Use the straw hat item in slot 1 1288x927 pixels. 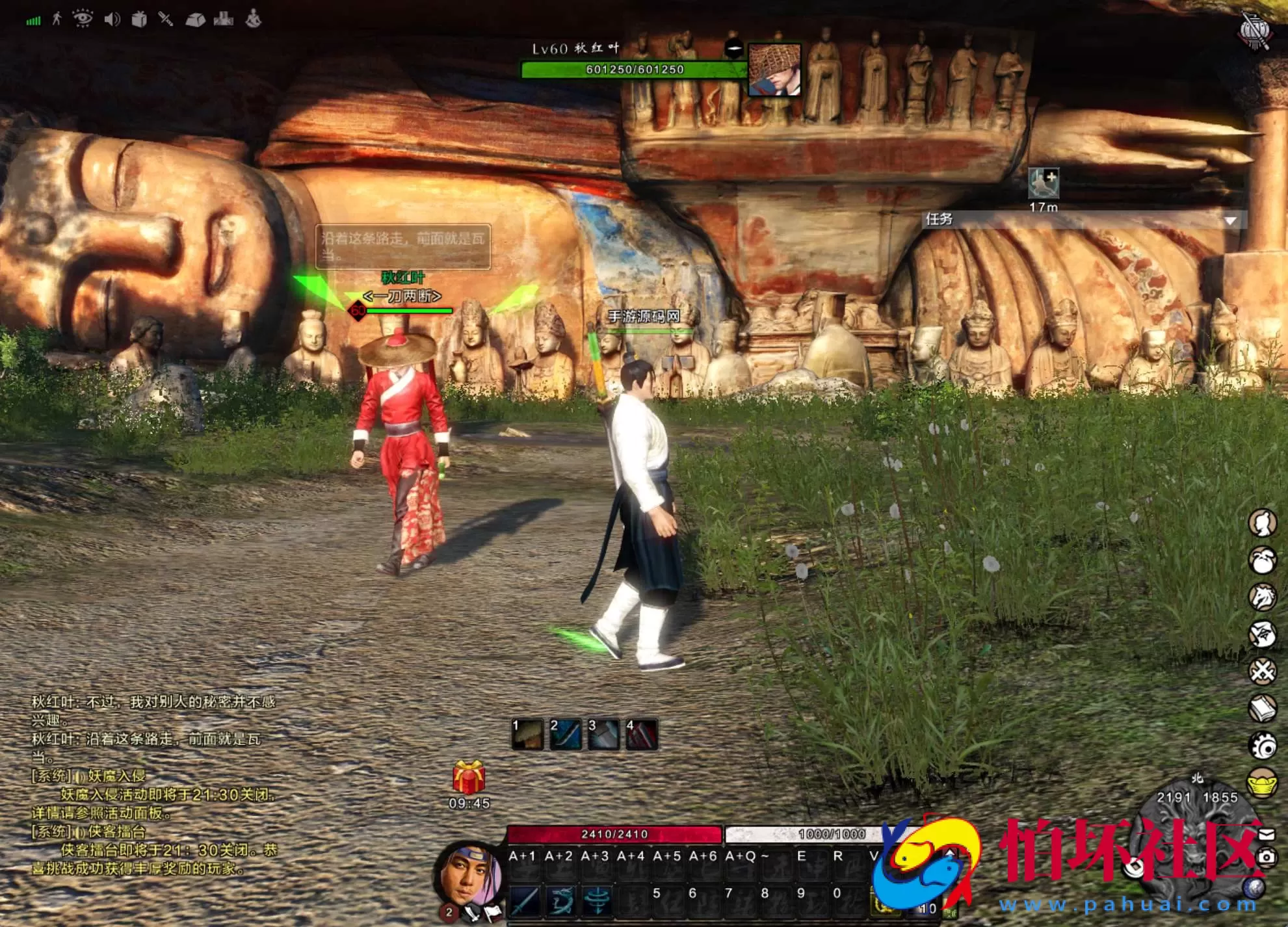(x=527, y=735)
